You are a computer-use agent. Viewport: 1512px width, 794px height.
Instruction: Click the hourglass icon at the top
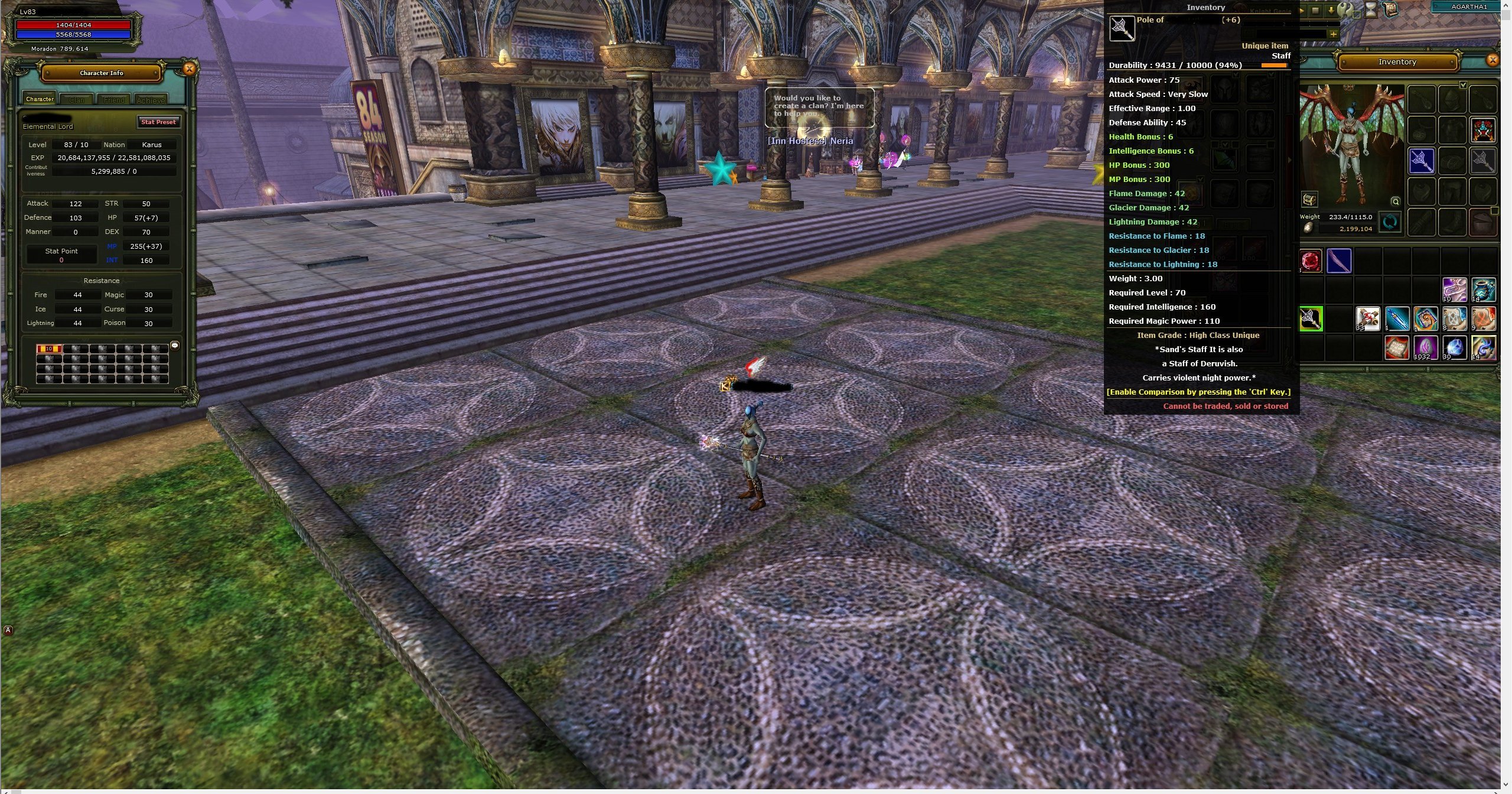1370,9
